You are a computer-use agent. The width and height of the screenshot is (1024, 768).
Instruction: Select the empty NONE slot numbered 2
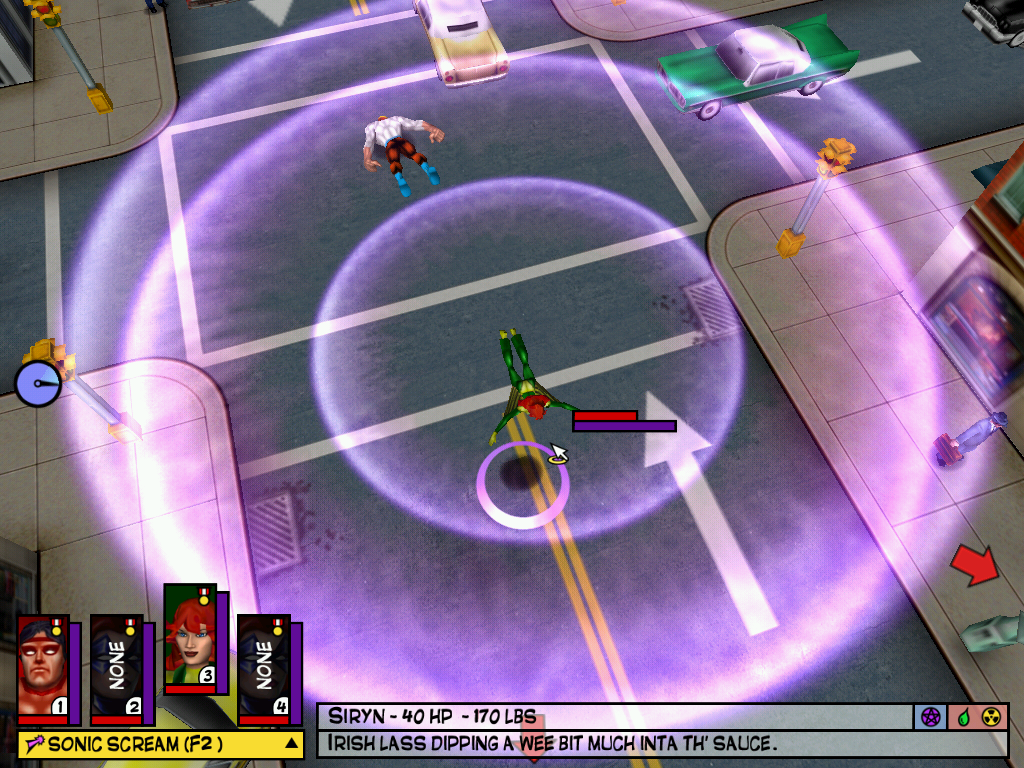[116, 666]
